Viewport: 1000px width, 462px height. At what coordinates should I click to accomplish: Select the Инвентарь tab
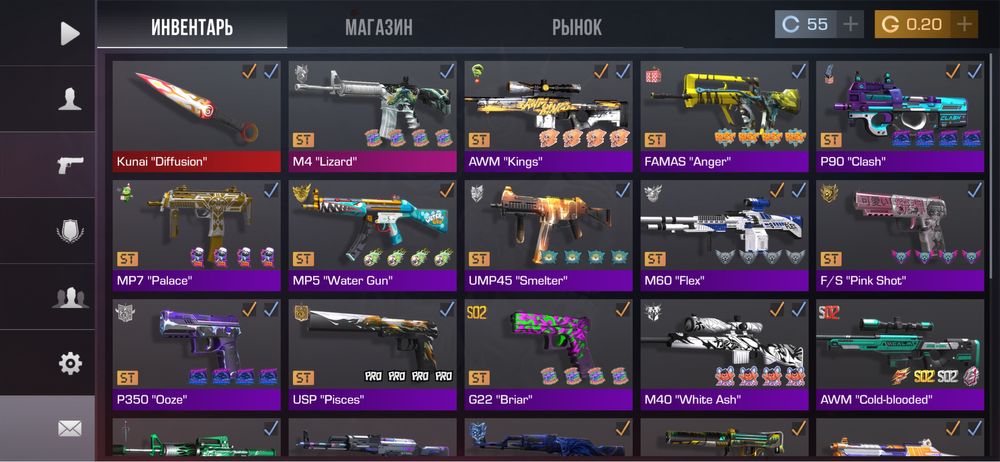(192, 27)
